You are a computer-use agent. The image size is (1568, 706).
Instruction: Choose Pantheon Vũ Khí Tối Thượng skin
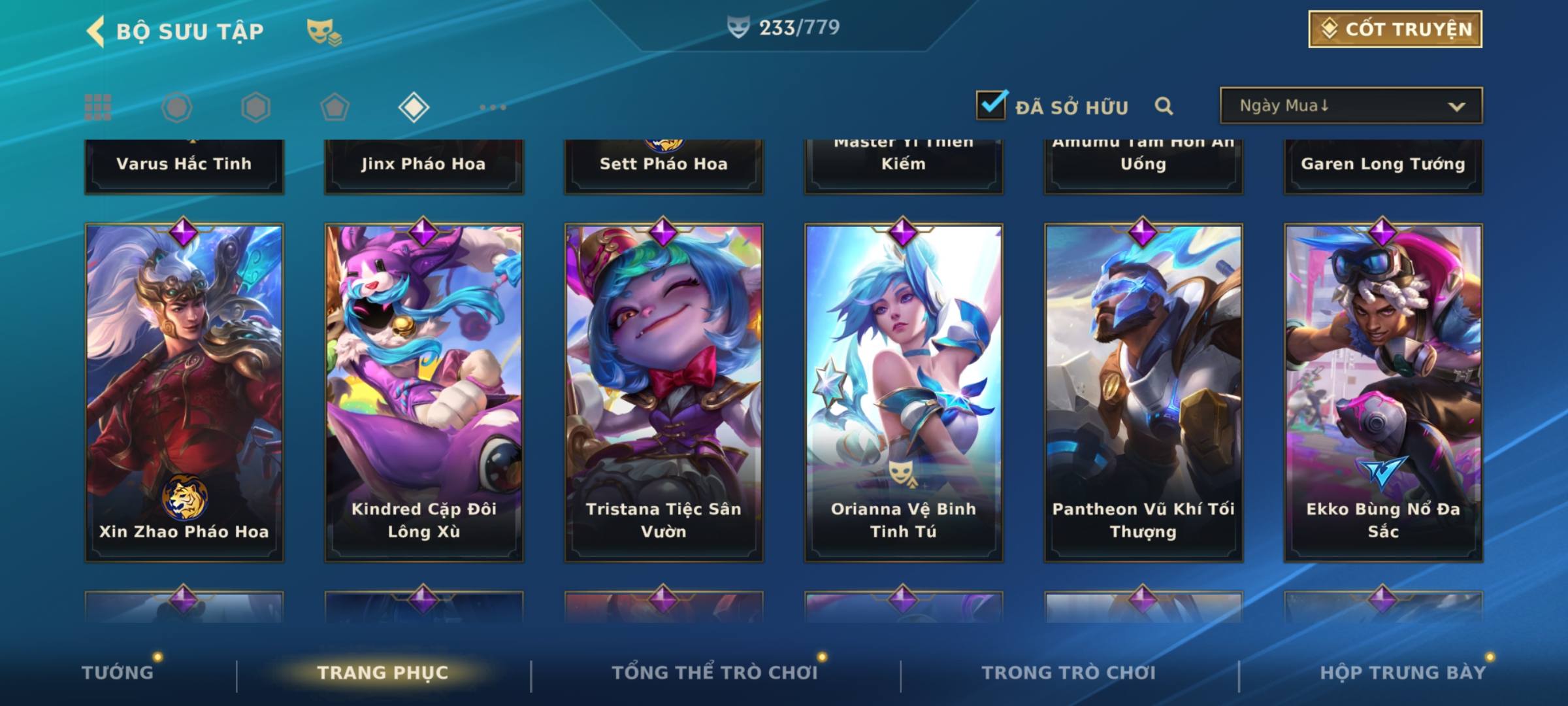(x=1143, y=392)
